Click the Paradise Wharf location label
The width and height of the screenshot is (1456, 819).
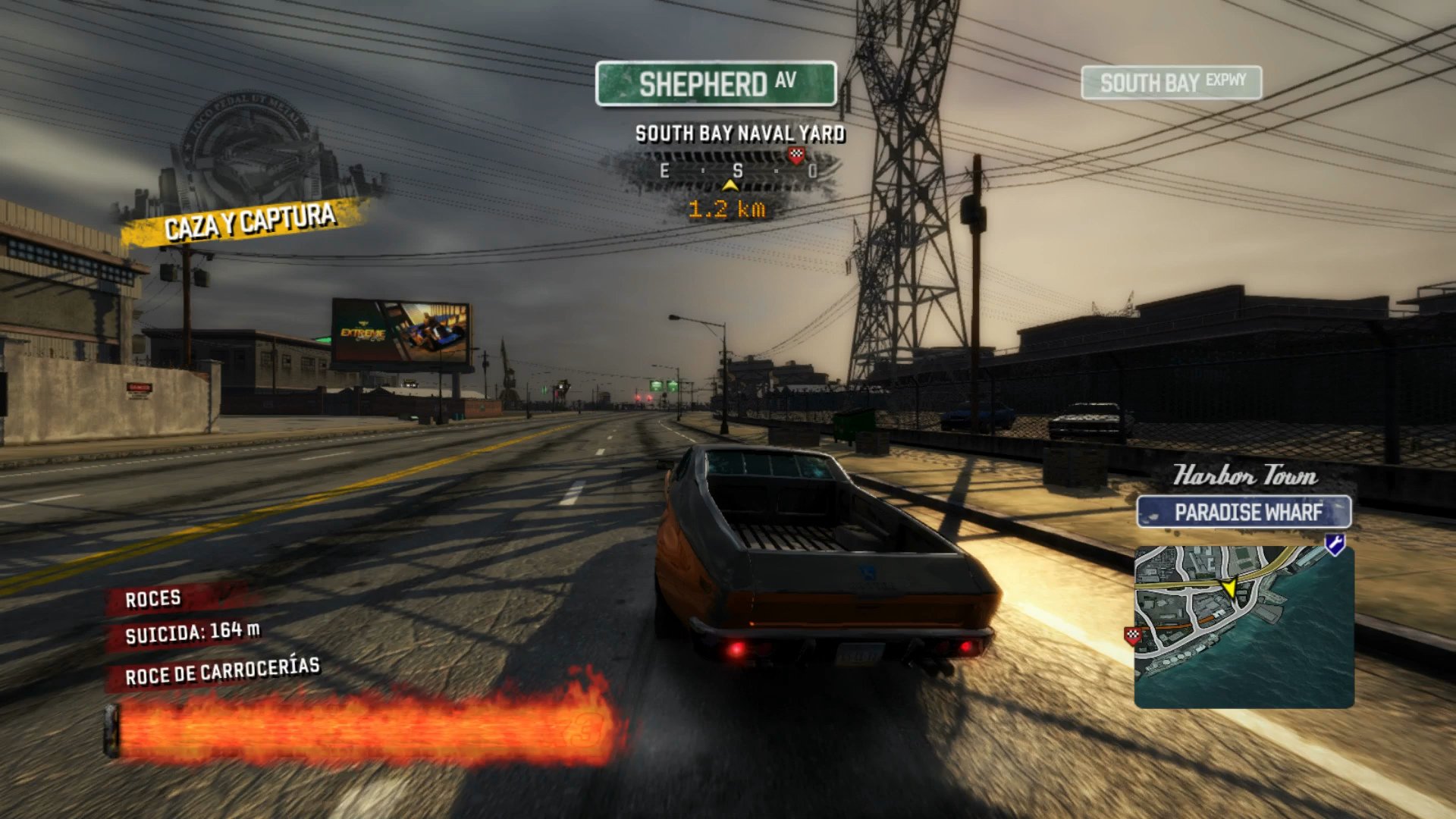1244,513
